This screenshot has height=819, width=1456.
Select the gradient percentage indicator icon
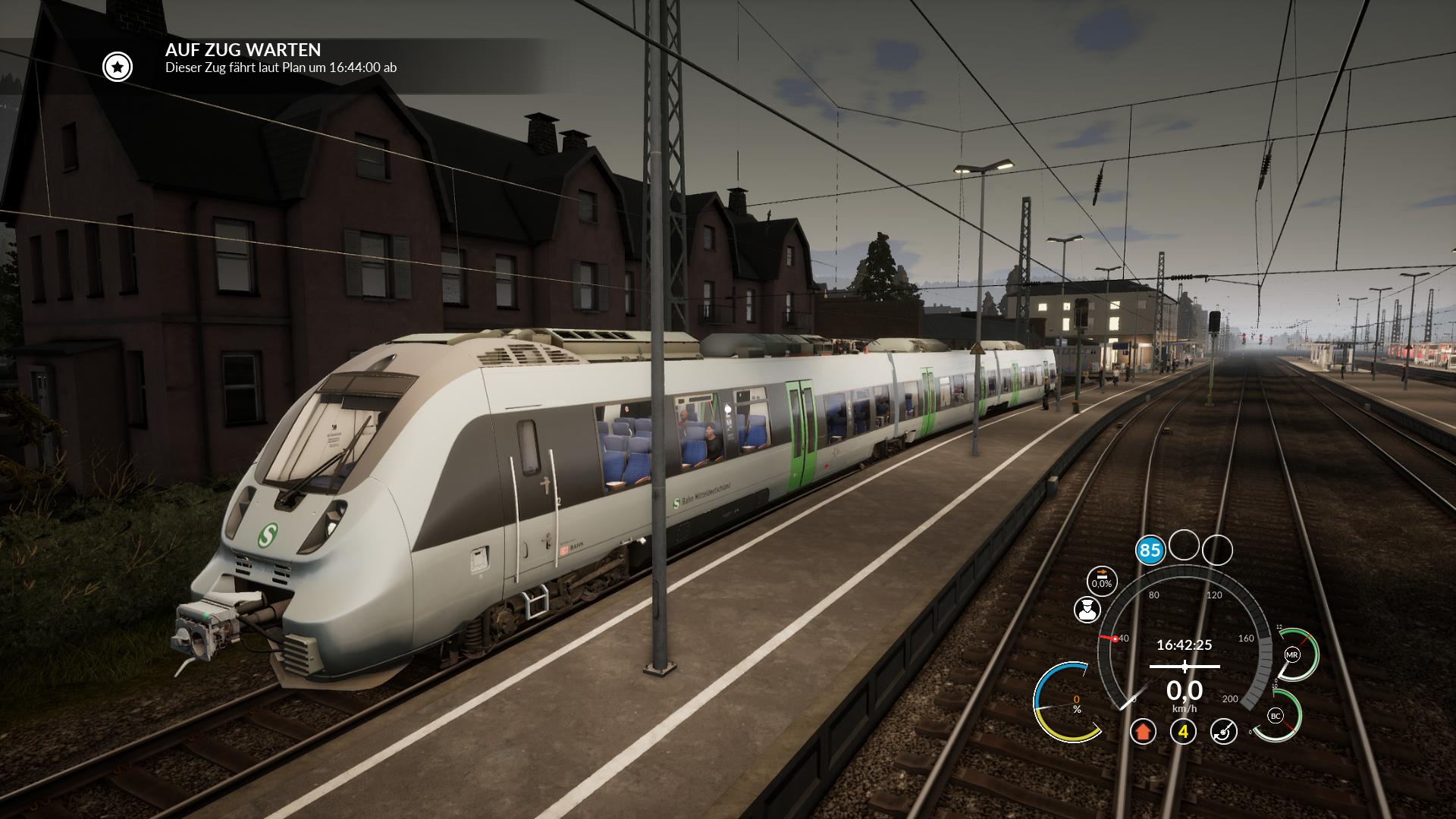[1101, 580]
